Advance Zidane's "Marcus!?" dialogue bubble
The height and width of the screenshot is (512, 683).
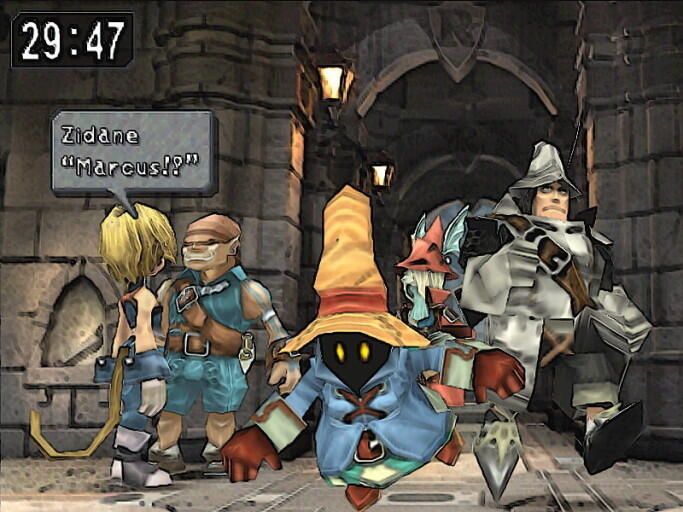point(134,152)
